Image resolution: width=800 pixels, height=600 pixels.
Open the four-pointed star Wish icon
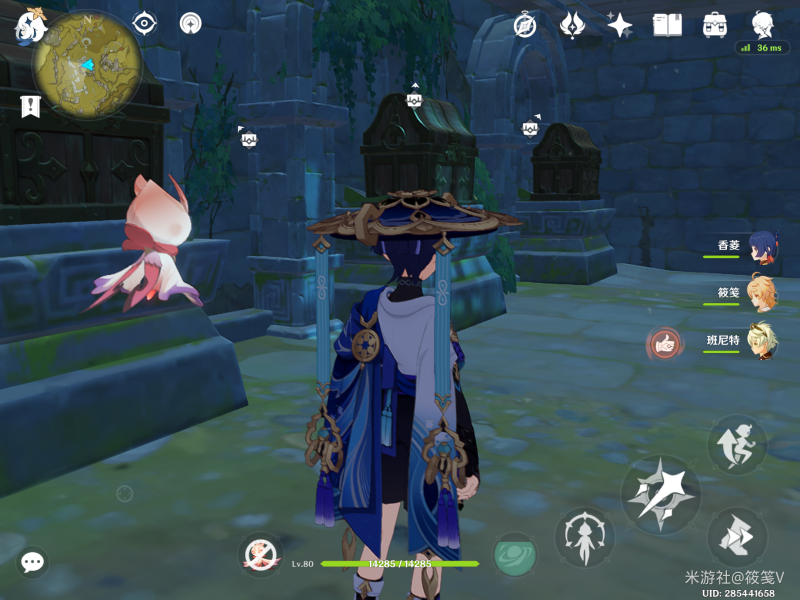click(x=620, y=25)
